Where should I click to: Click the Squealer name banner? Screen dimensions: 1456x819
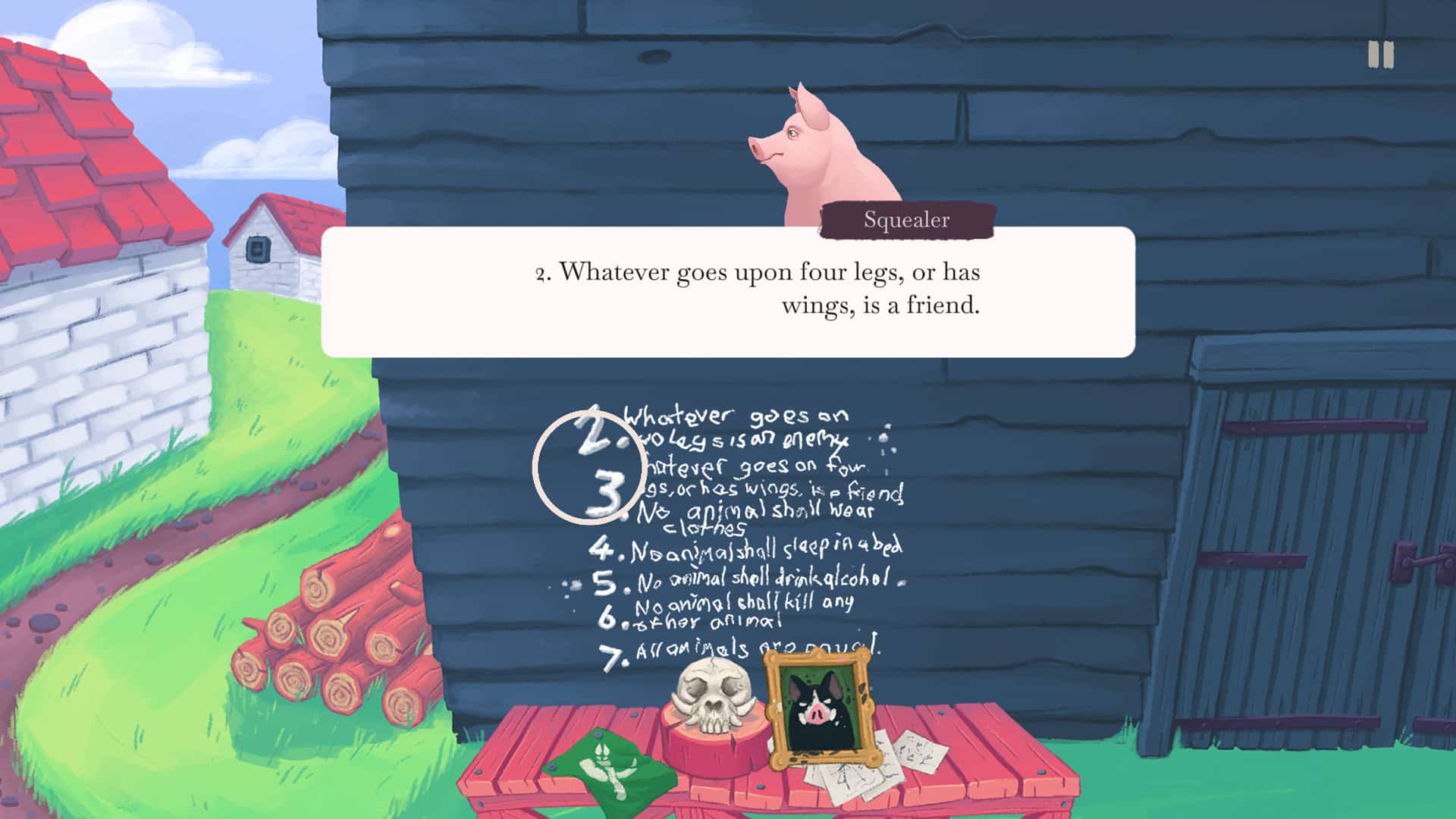coord(905,221)
